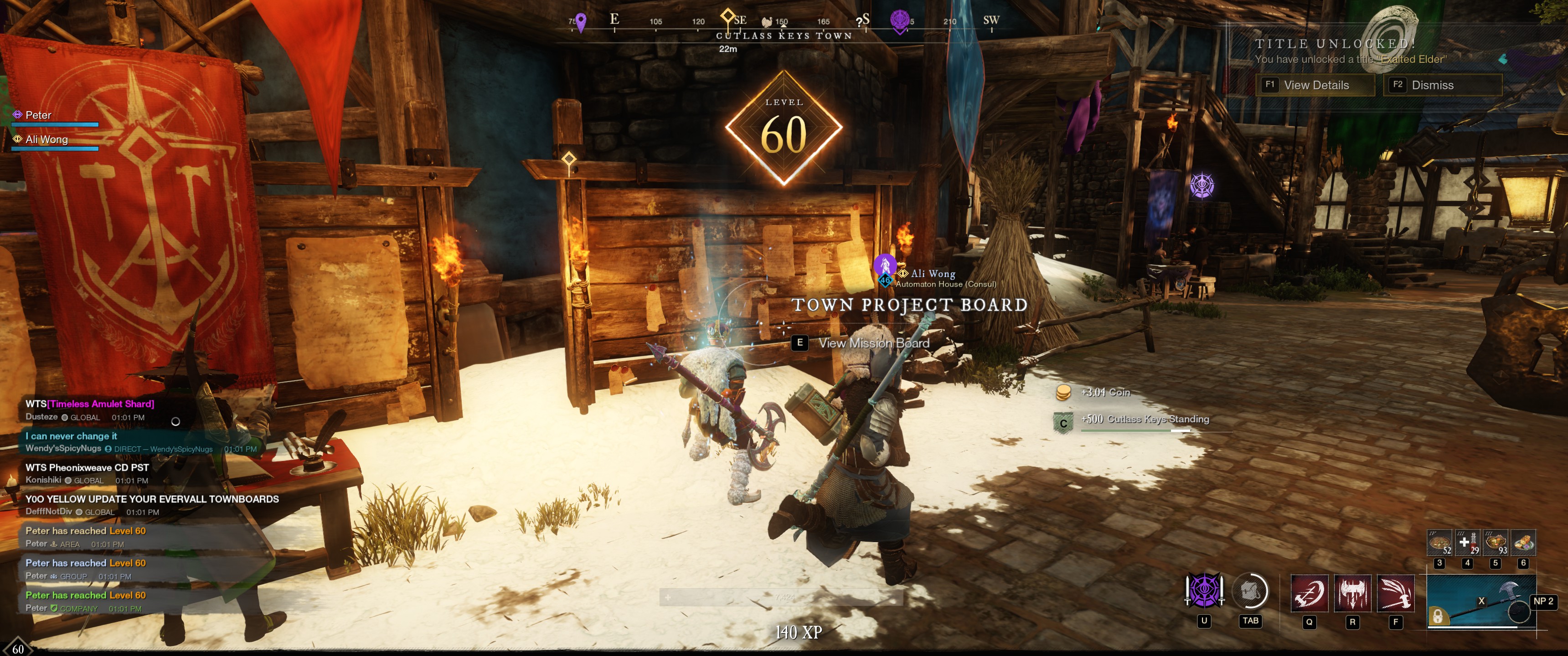This screenshot has width=1568, height=656.
Task: Select Ali Wong in the group list
Action: (46, 139)
